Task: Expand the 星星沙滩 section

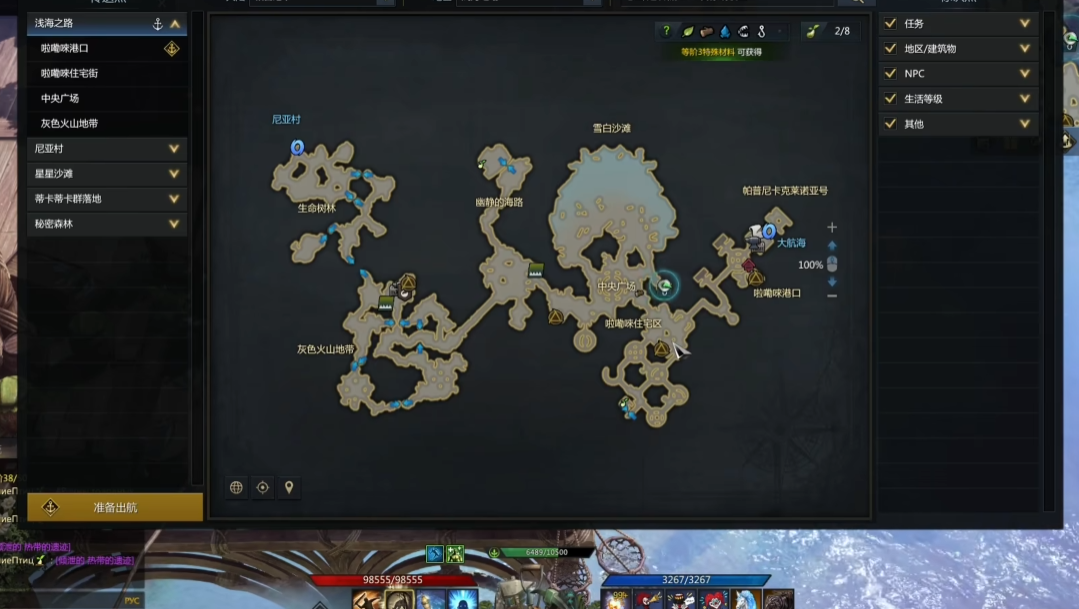Action: coord(174,173)
